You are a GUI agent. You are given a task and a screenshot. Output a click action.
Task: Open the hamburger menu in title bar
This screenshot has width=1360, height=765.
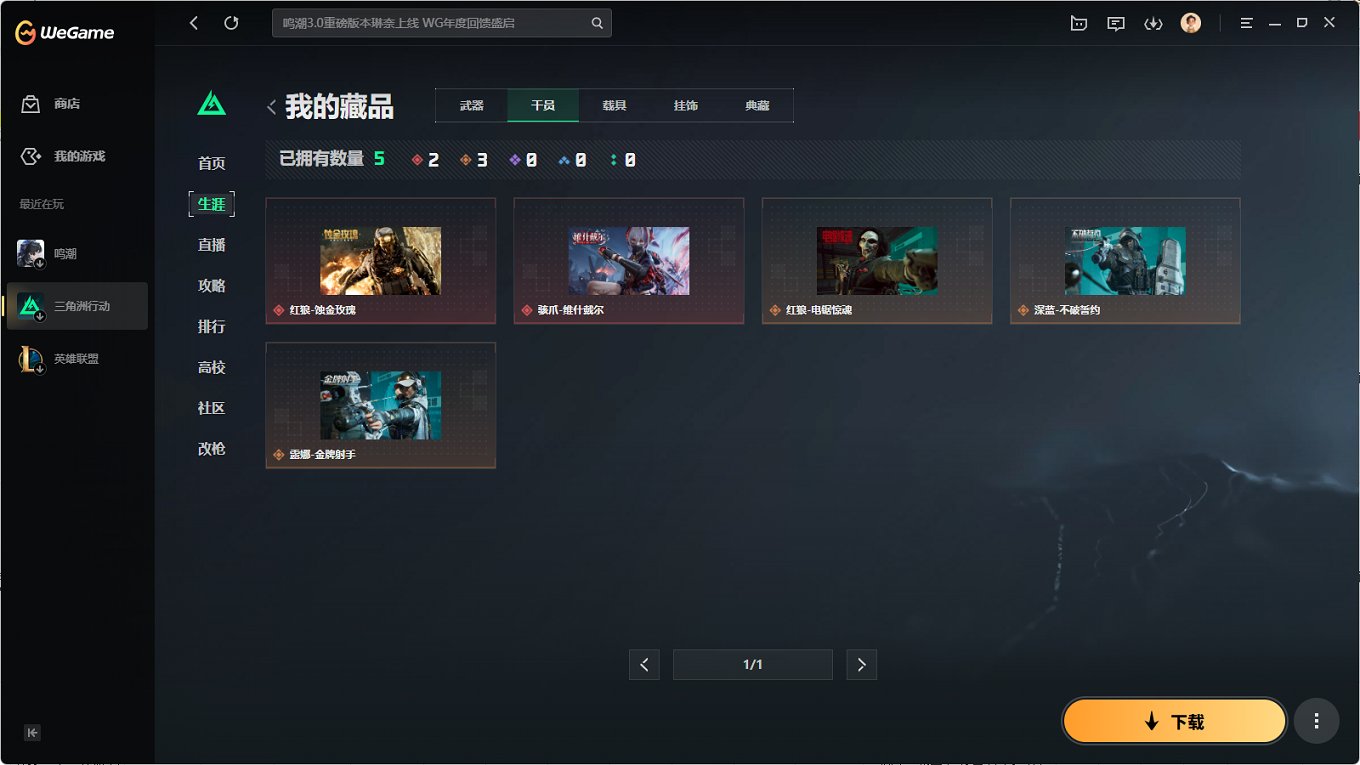(1246, 22)
